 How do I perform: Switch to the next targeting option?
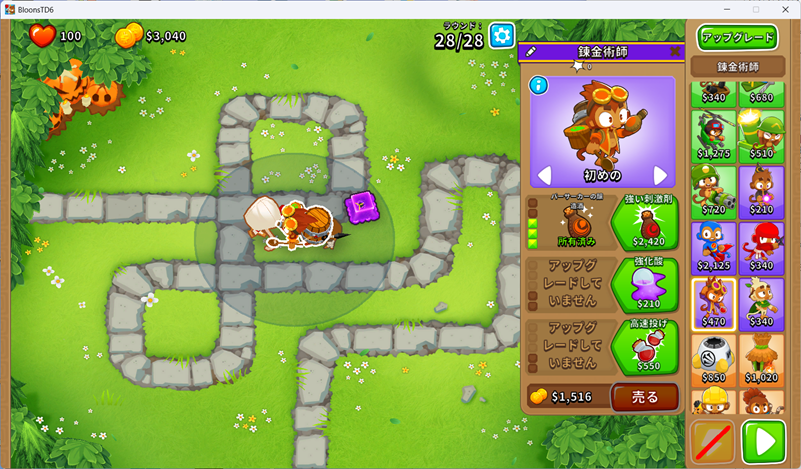(x=660, y=175)
